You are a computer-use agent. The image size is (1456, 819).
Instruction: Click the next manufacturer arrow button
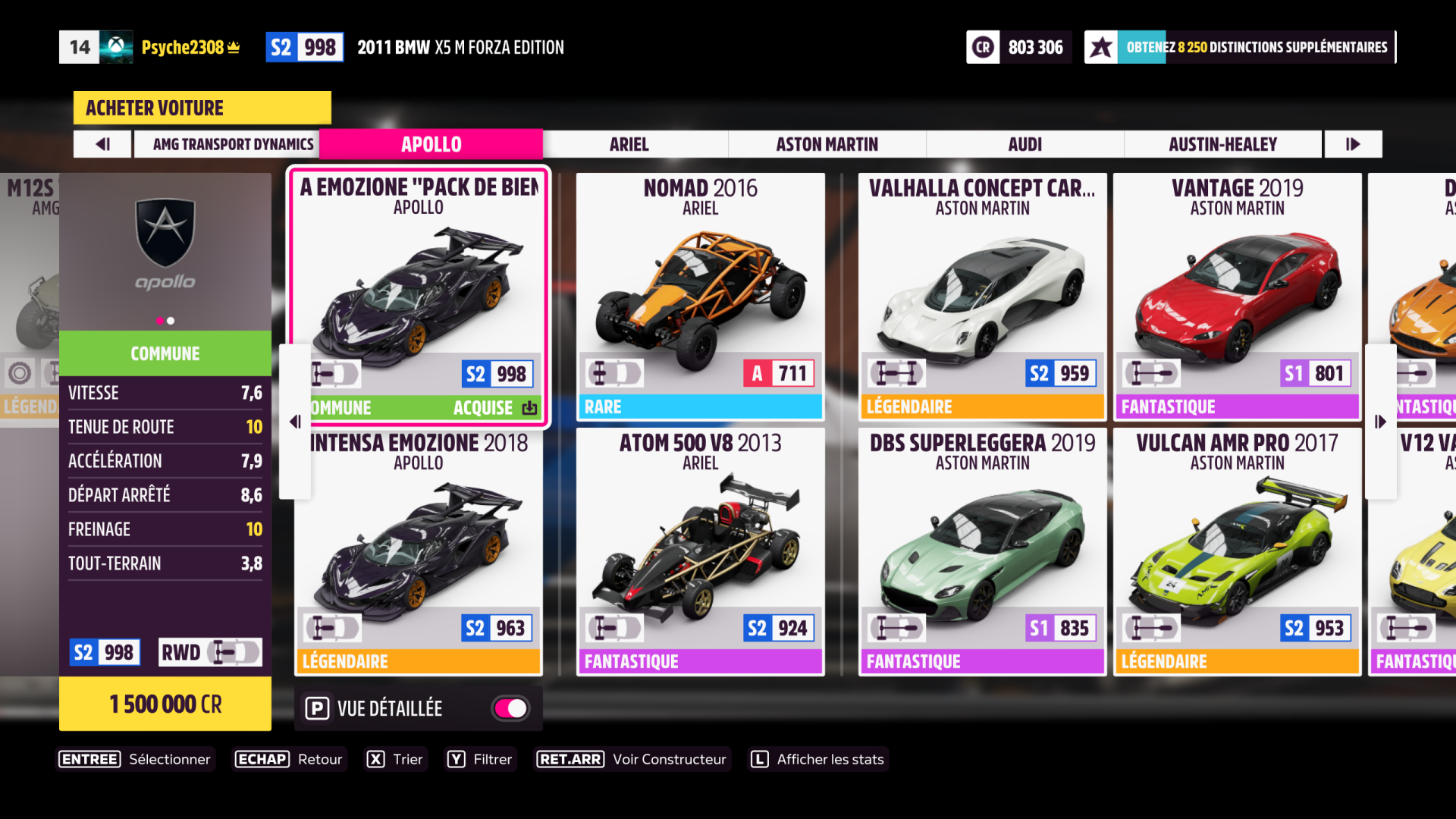(x=1353, y=144)
